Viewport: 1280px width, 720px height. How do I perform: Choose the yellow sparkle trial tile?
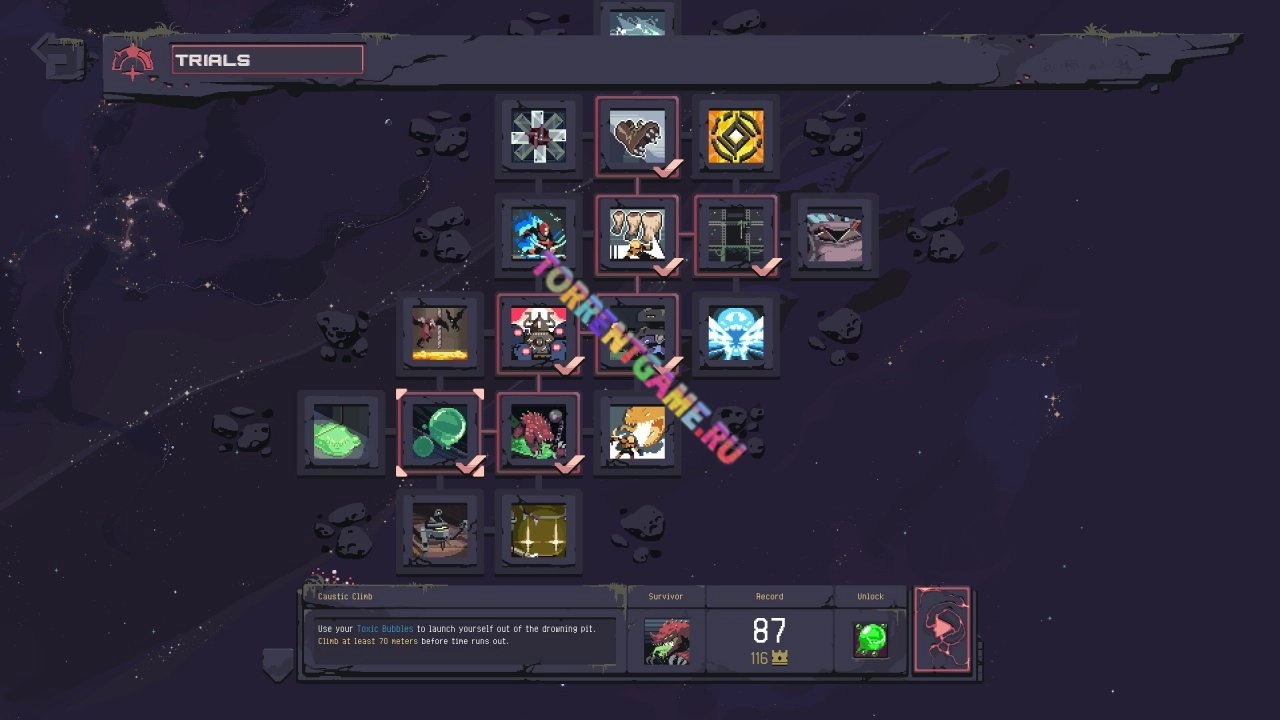tap(538, 531)
